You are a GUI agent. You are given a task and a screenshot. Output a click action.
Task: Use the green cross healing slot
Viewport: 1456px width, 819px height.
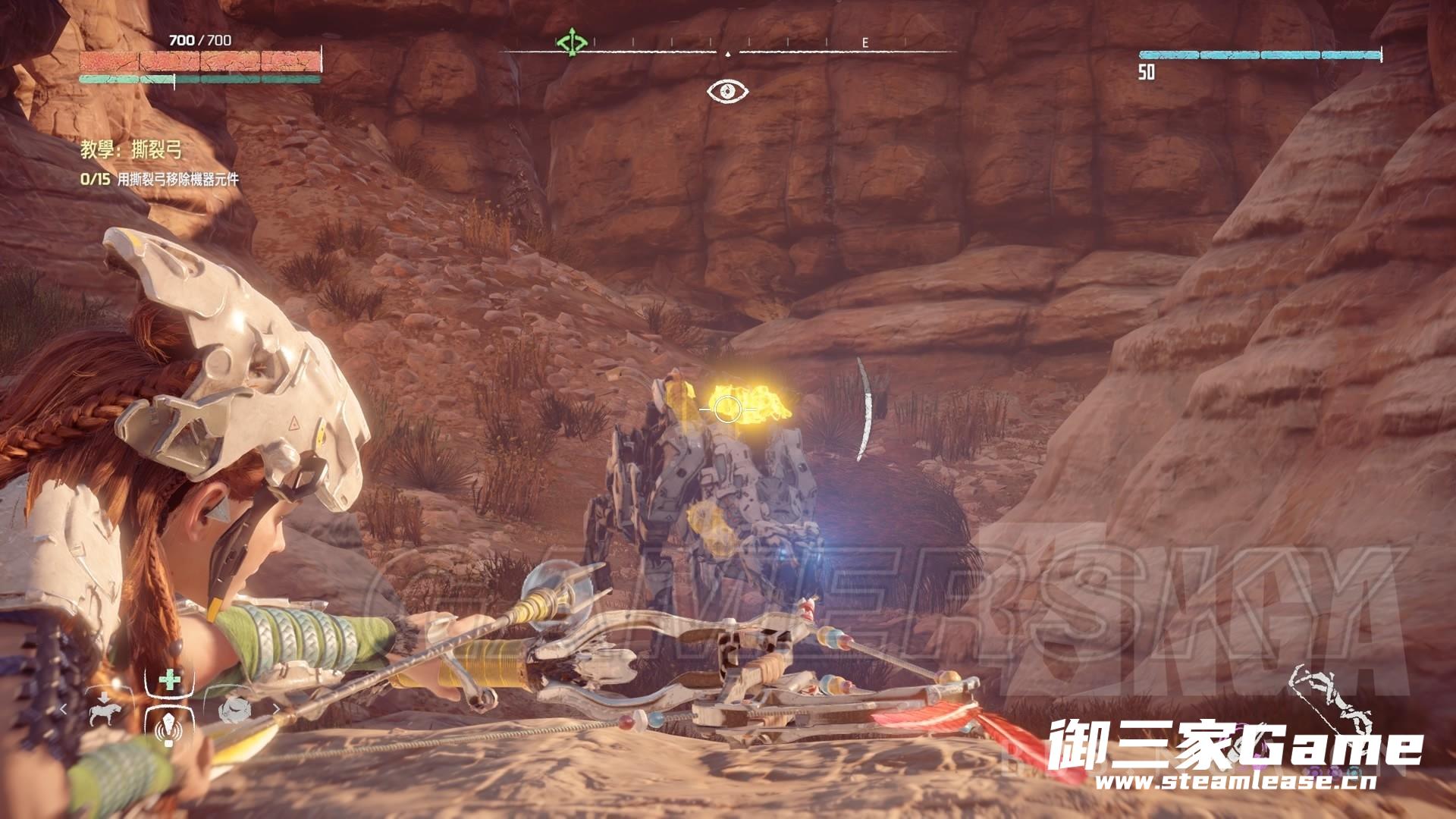click(x=170, y=680)
